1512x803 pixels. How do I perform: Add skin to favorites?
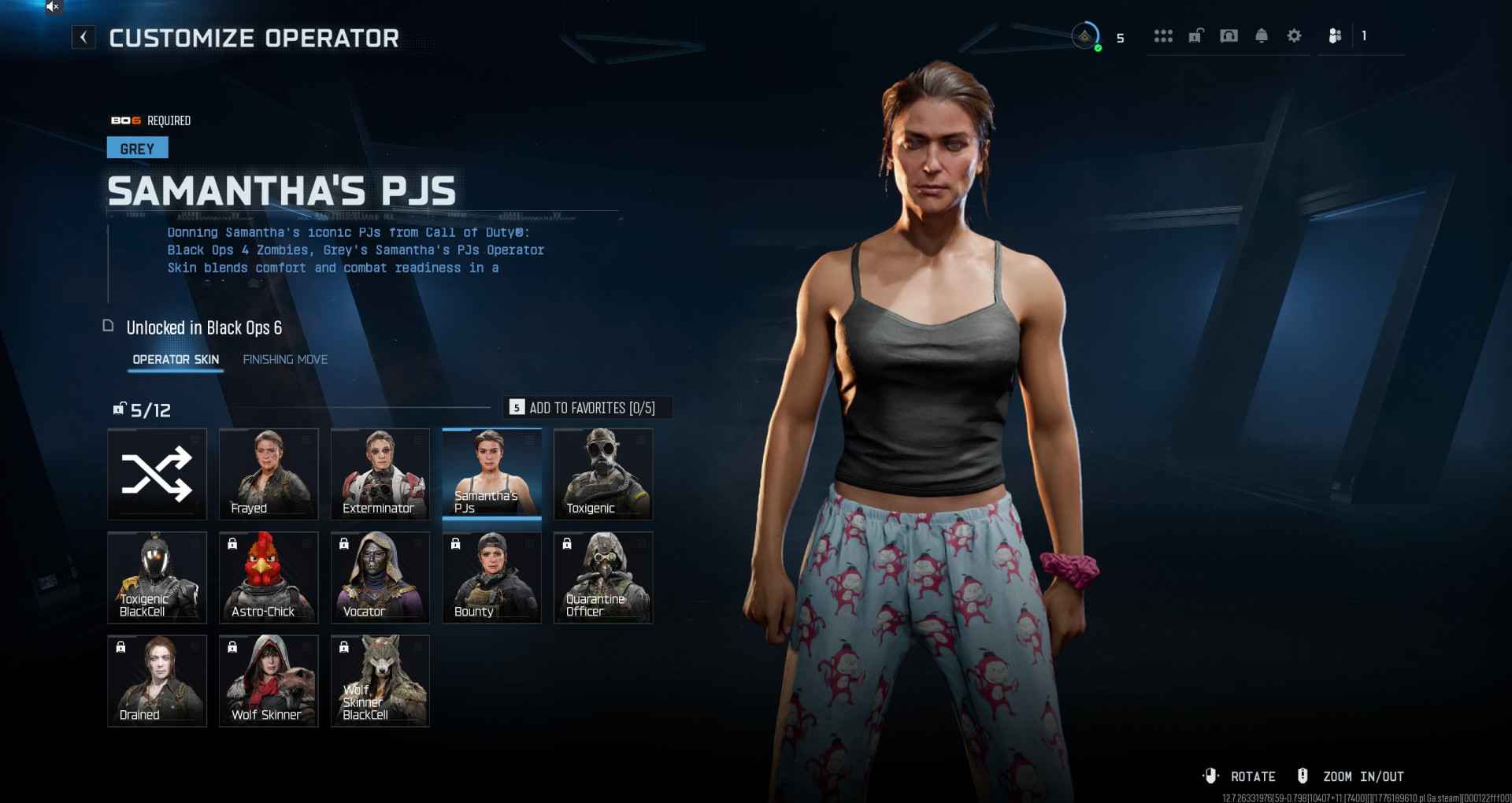tap(587, 408)
